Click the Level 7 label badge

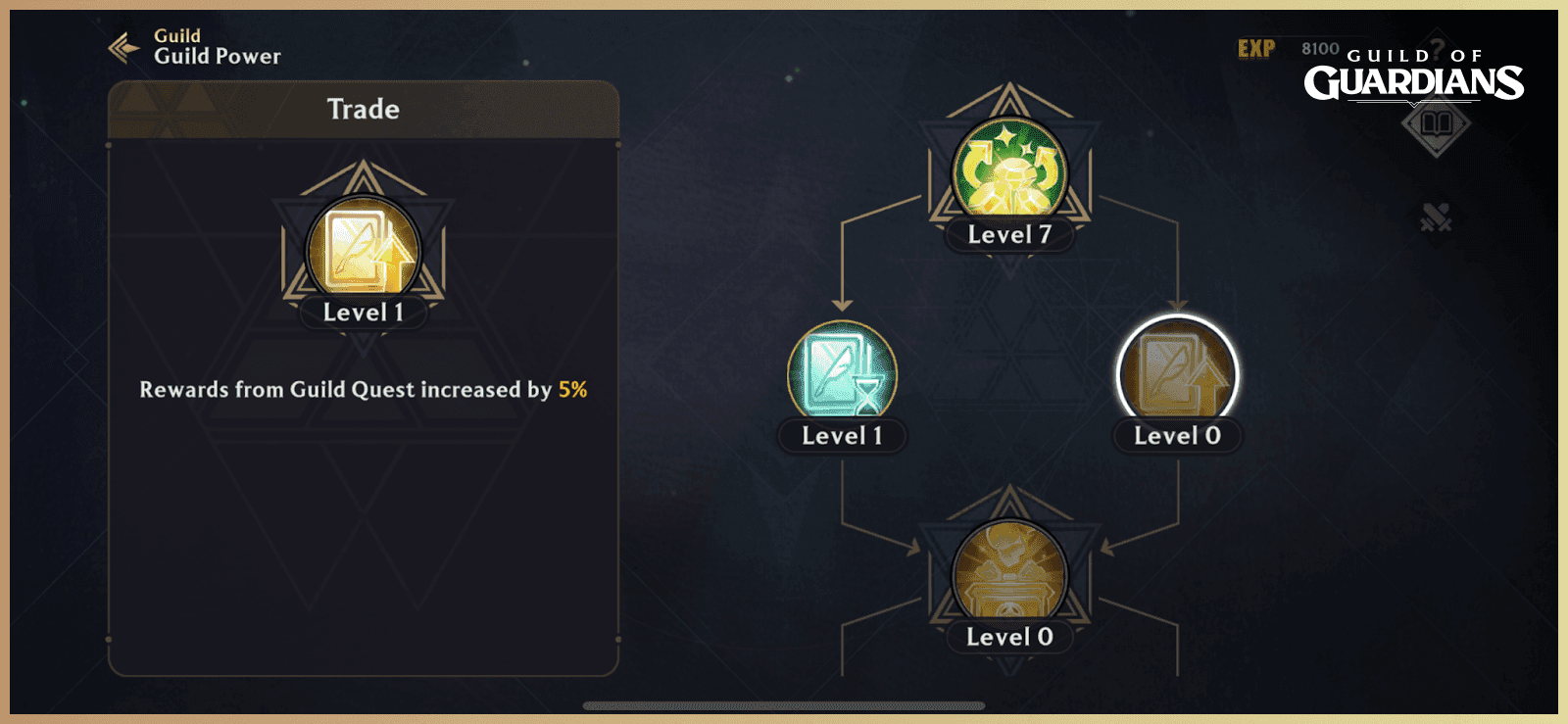tap(1007, 234)
